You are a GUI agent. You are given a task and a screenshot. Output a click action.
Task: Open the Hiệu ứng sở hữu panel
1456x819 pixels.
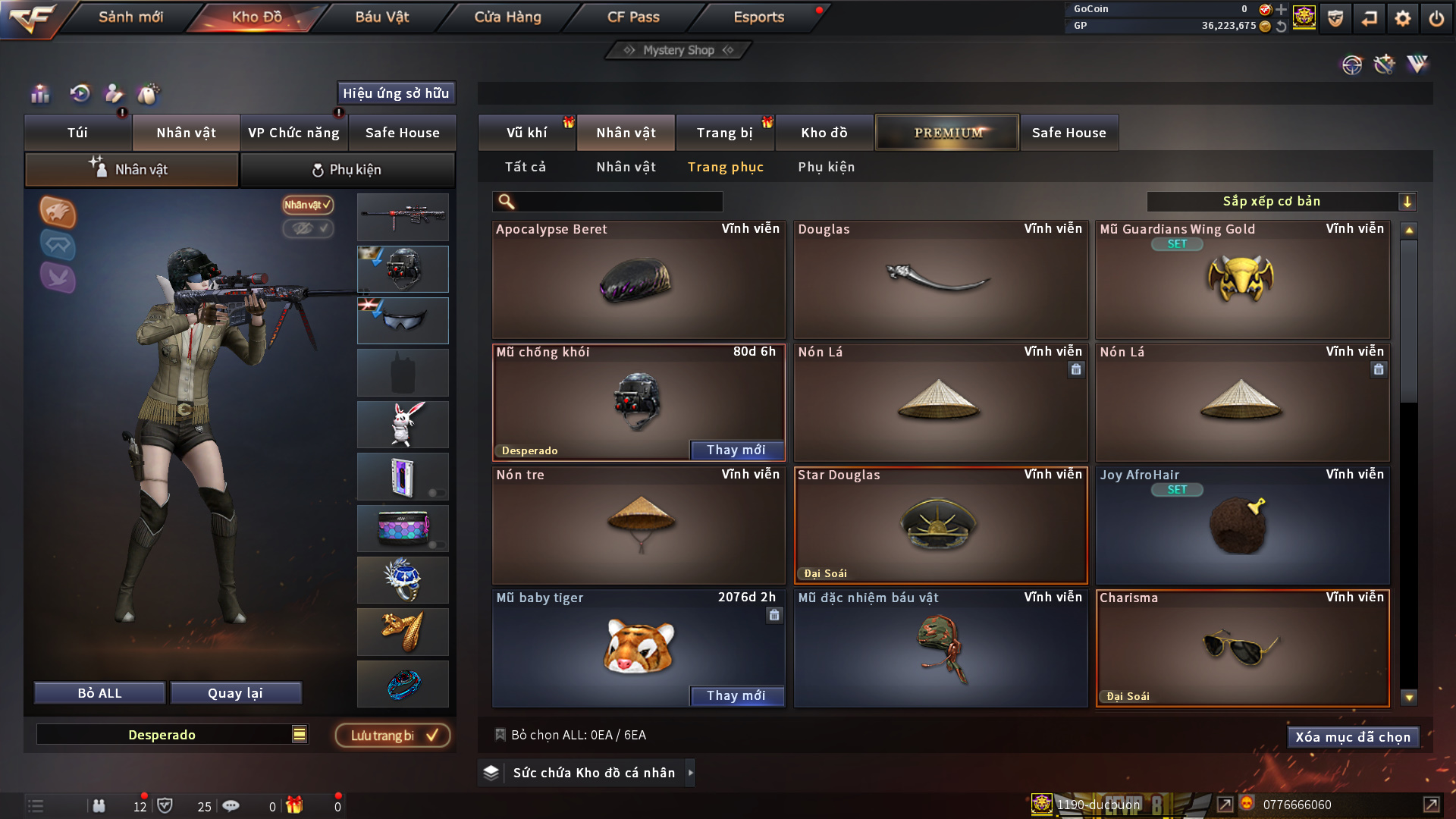coord(396,93)
